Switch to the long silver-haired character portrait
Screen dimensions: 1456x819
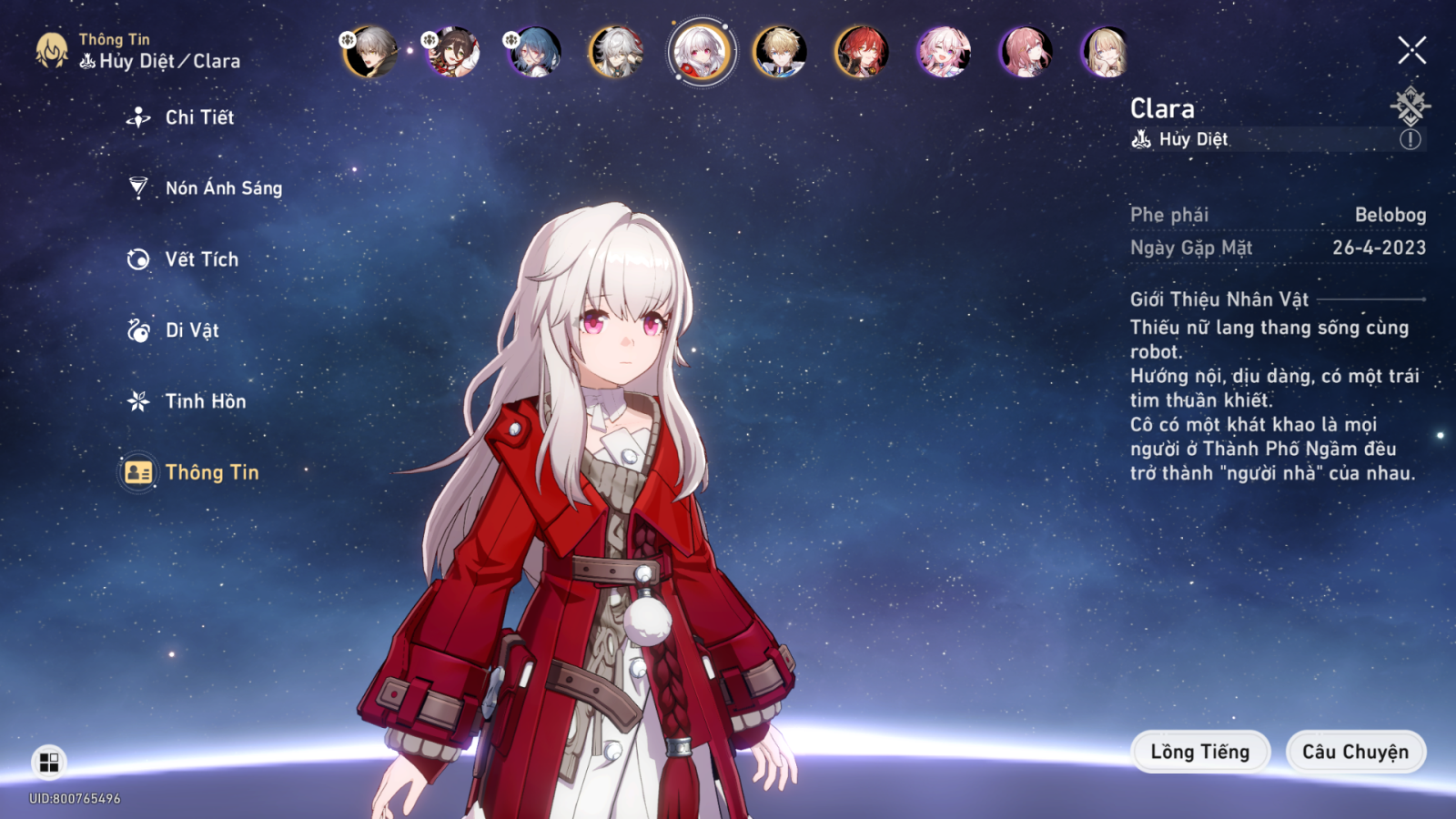(x=616, y=51)
